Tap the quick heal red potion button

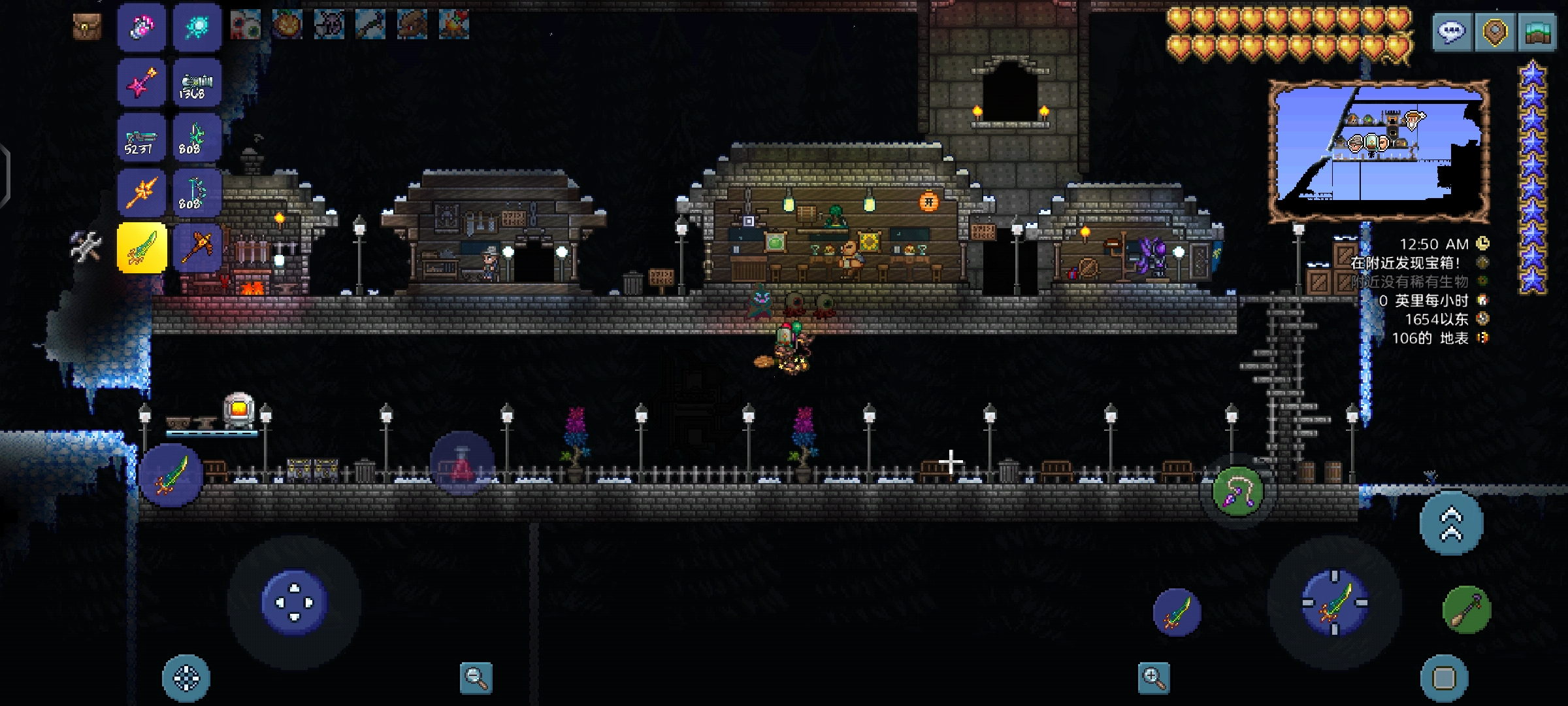pos(462,463)
